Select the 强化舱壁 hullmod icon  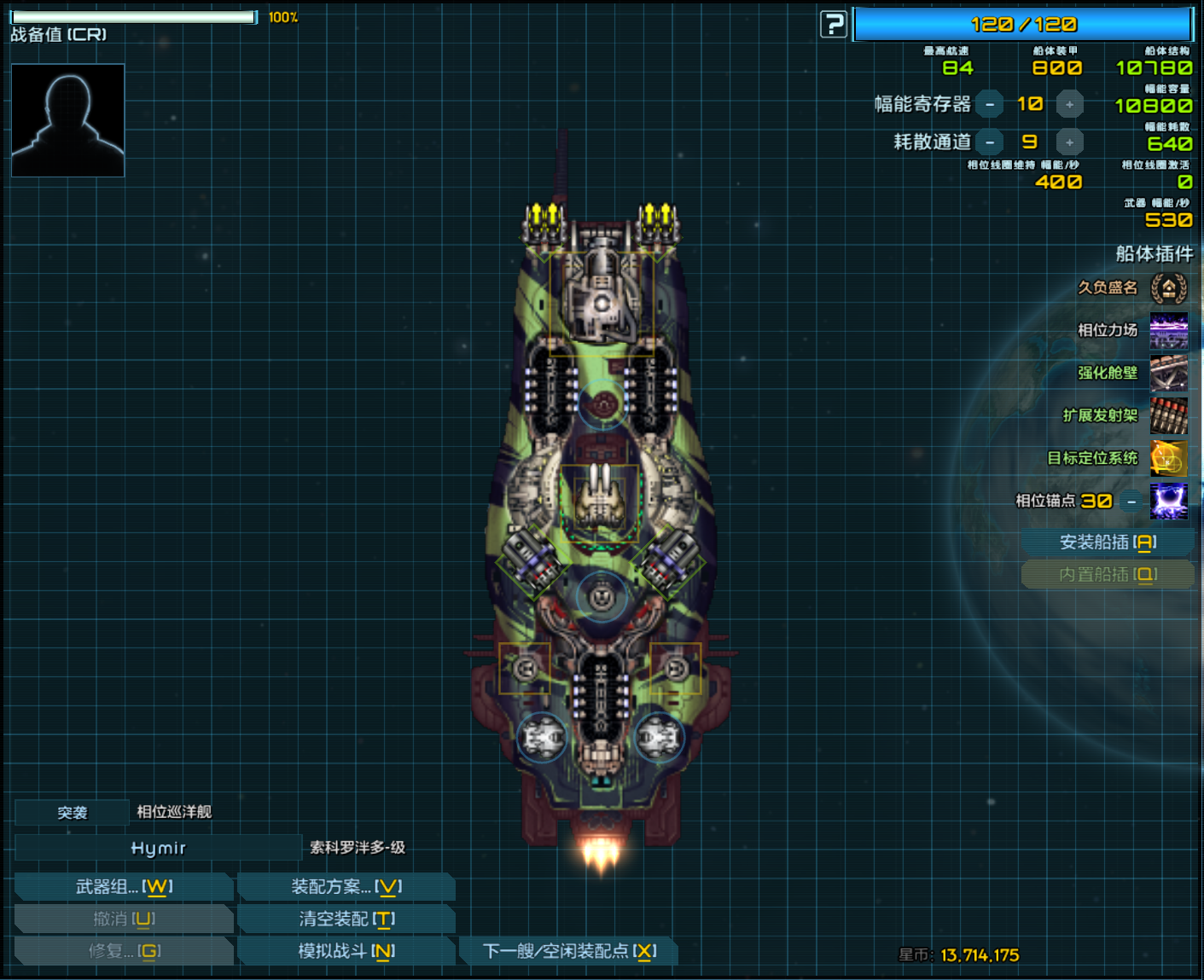[x=1168, y=374]
